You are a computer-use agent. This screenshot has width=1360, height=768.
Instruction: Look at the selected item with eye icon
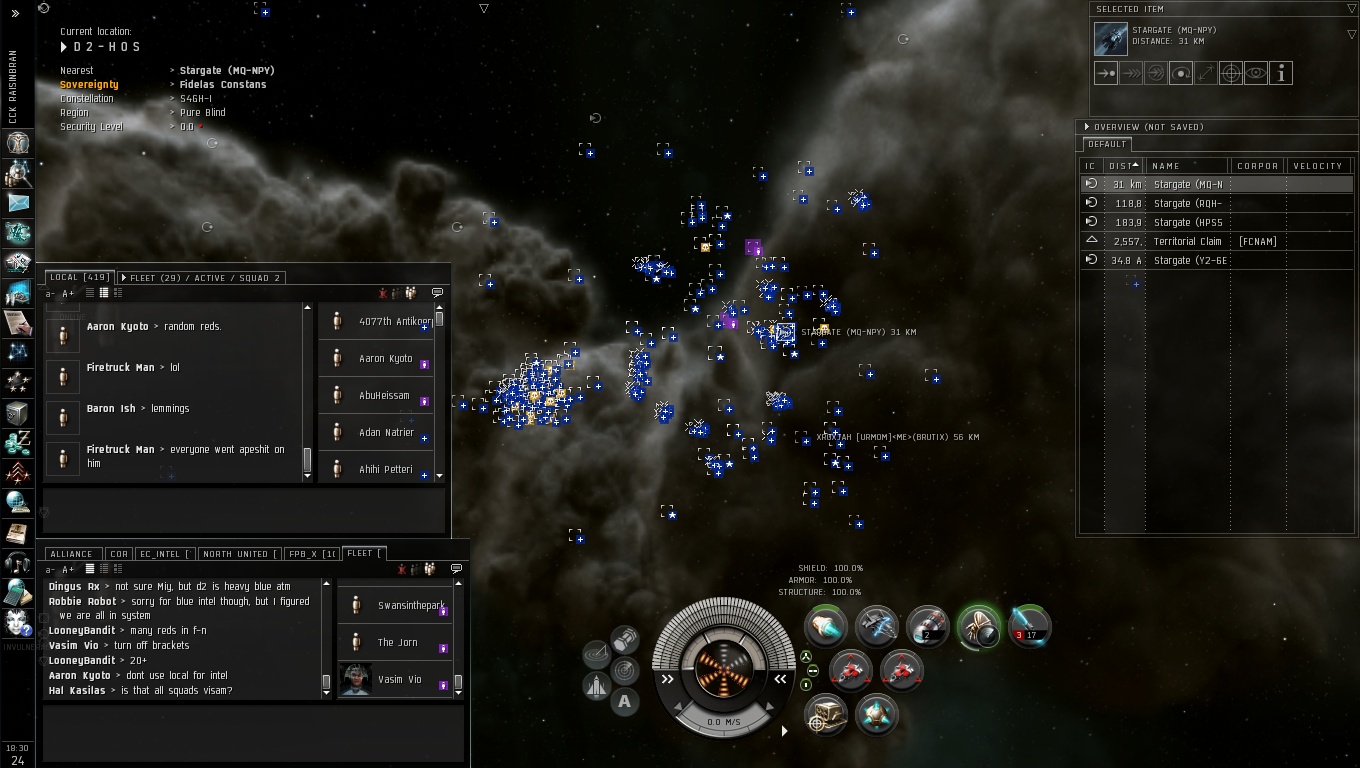coord(1256,73)
